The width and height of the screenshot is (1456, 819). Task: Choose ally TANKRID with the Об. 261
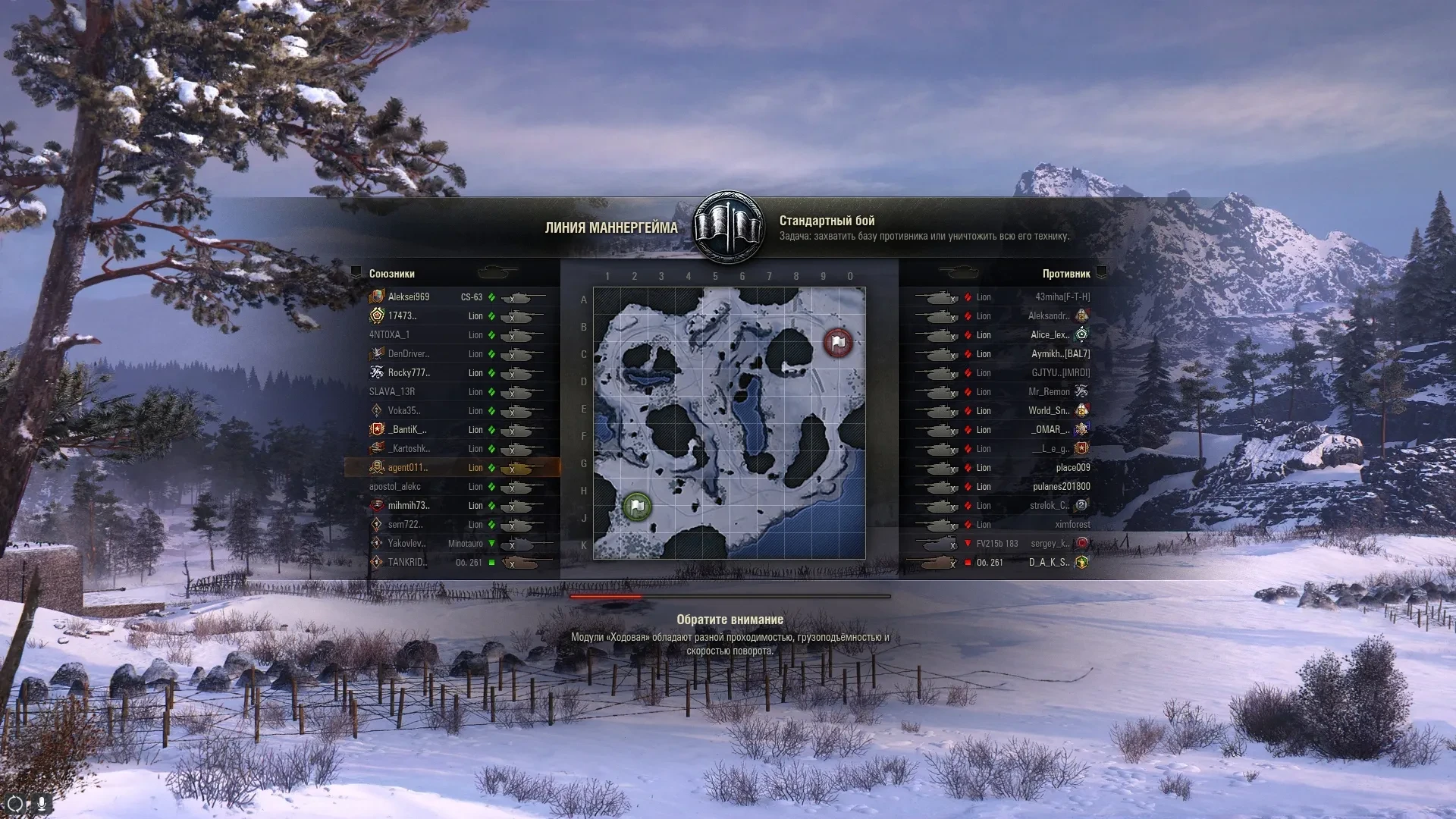pos(407,563)
